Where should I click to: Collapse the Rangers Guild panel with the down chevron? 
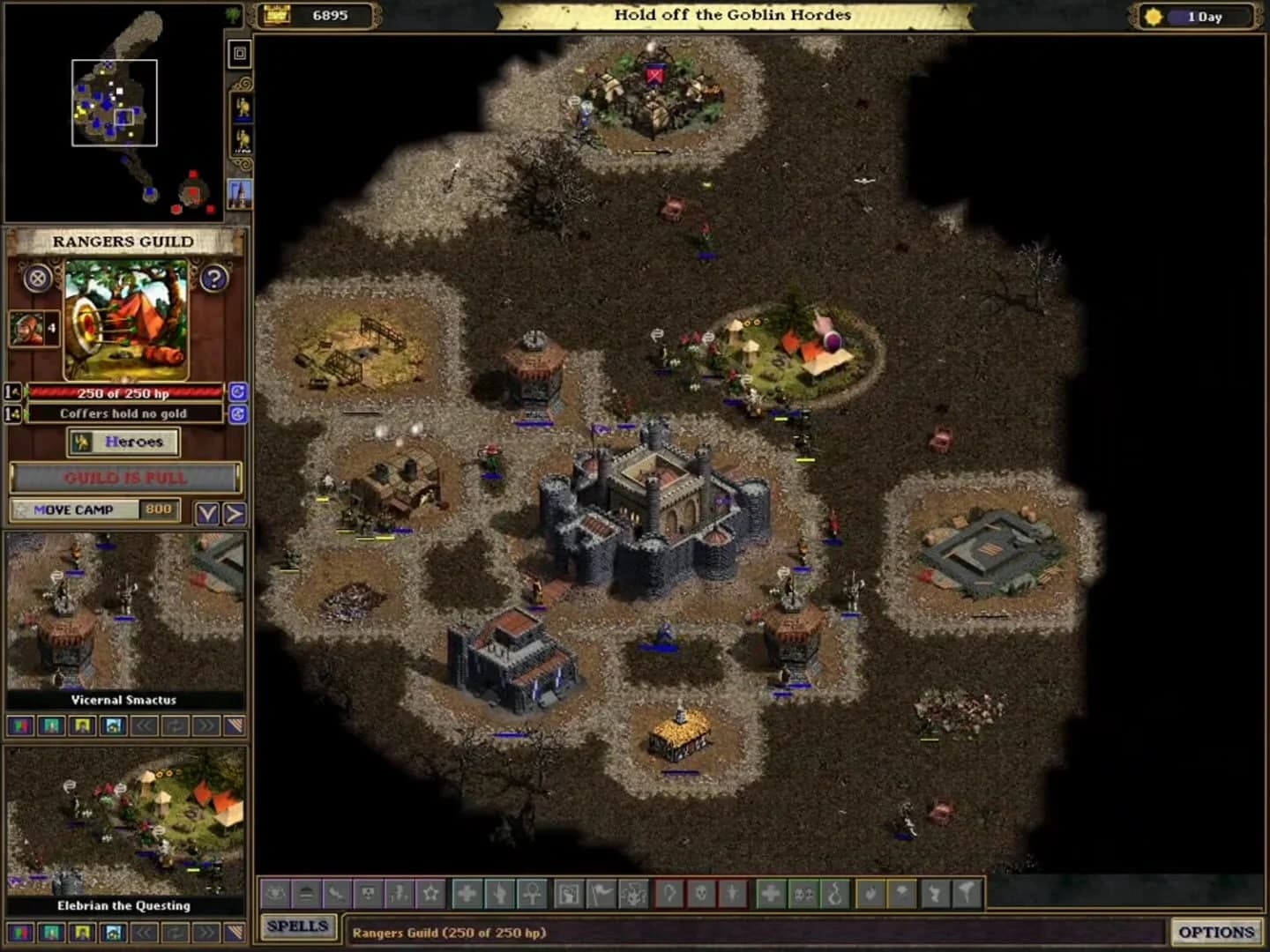coord(208,511)
